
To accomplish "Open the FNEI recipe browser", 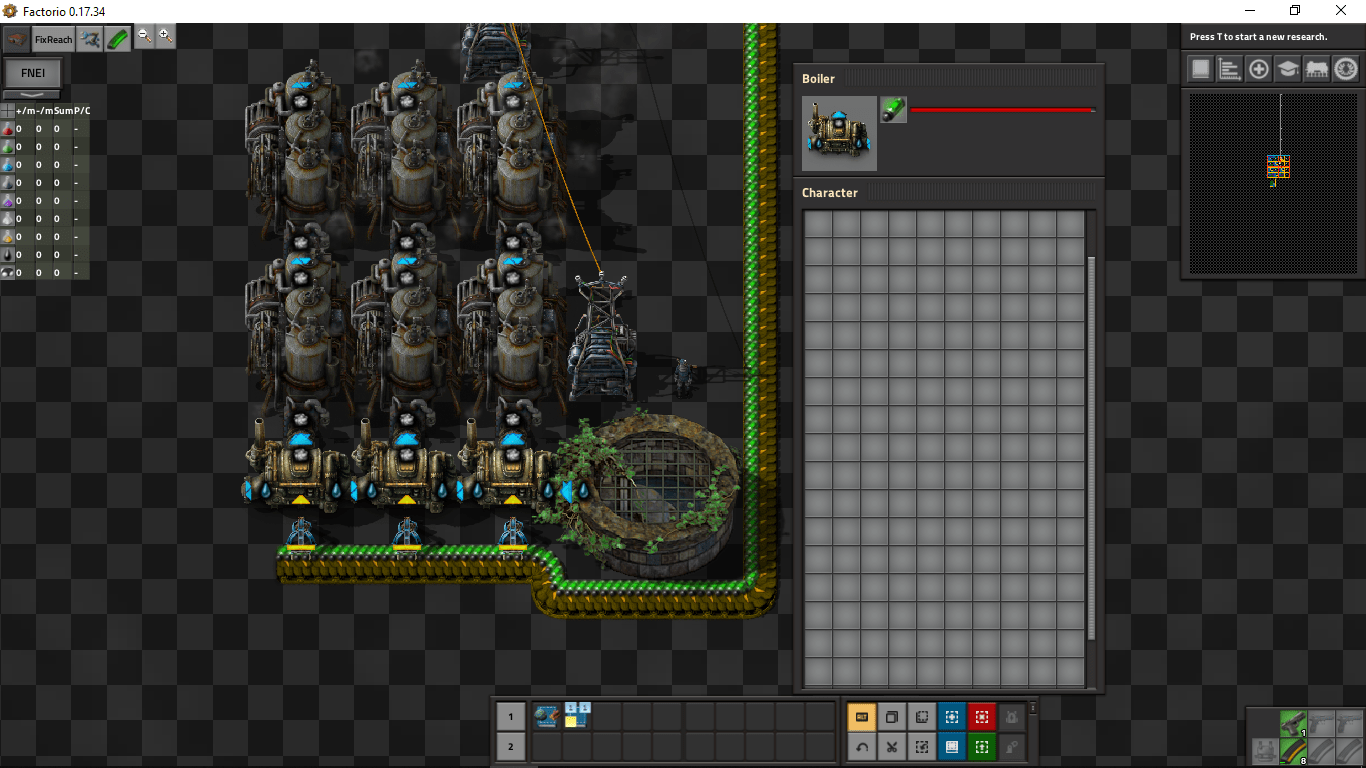I will coord(32,72).
